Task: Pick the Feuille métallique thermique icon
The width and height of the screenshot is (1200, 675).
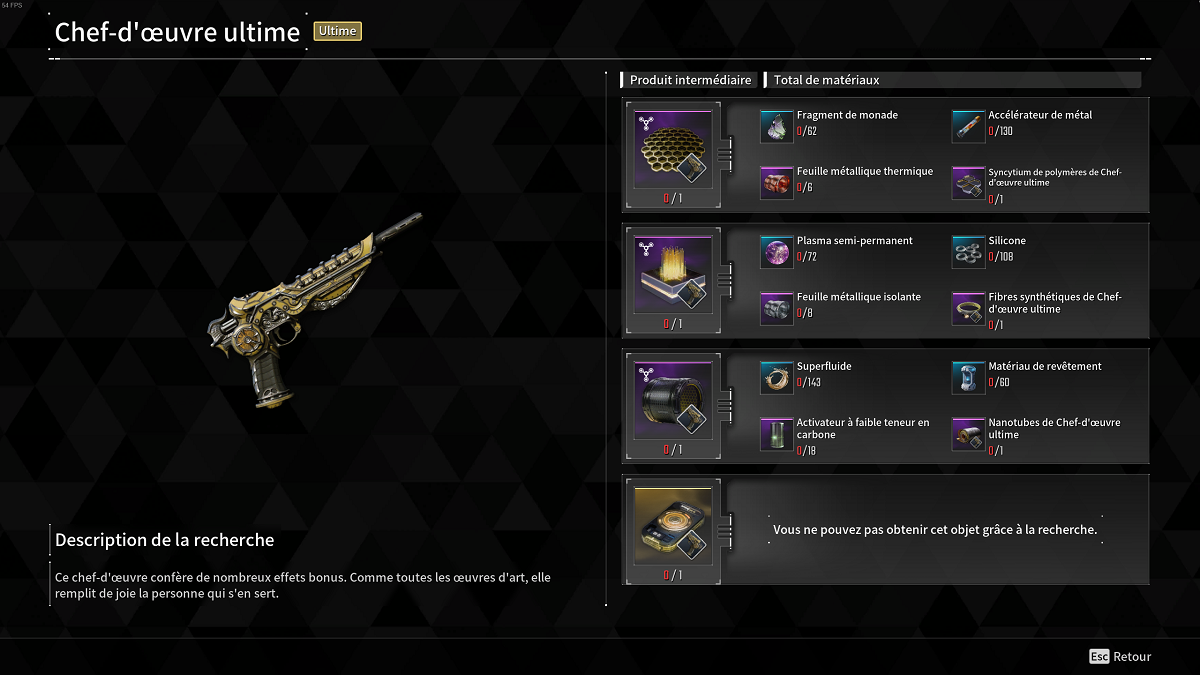Action: click(x=777, y=182)
